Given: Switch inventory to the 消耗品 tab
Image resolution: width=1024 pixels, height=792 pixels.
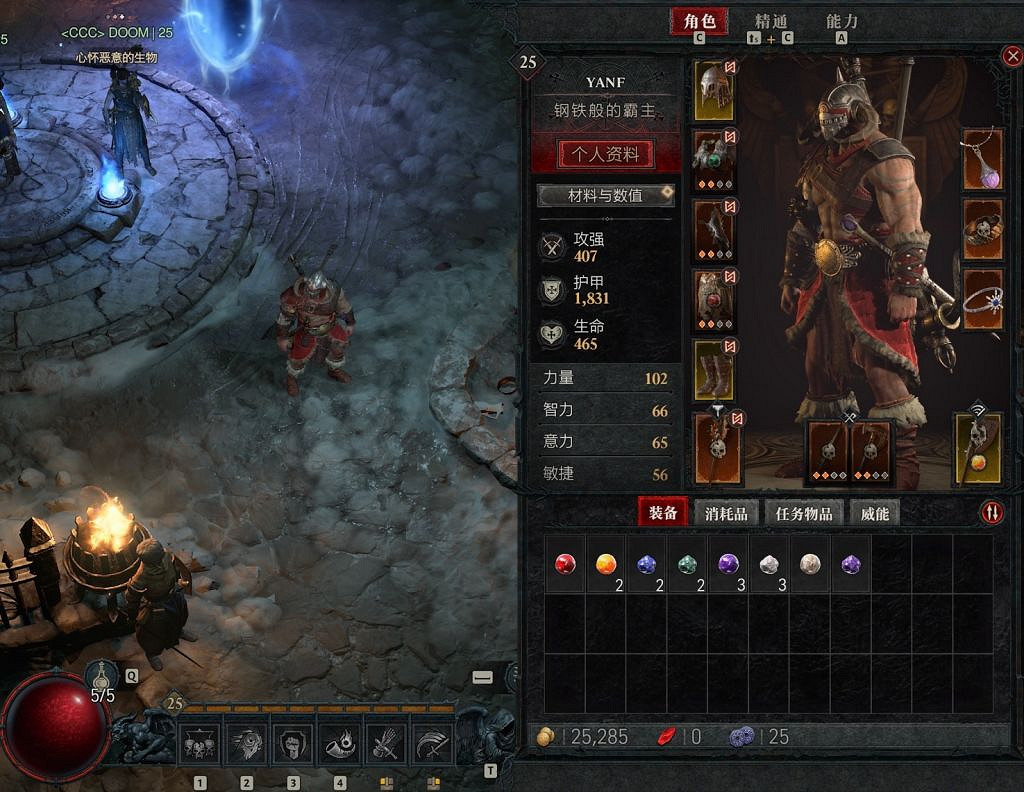Looking at the screenshot, I should click(727, 513).
